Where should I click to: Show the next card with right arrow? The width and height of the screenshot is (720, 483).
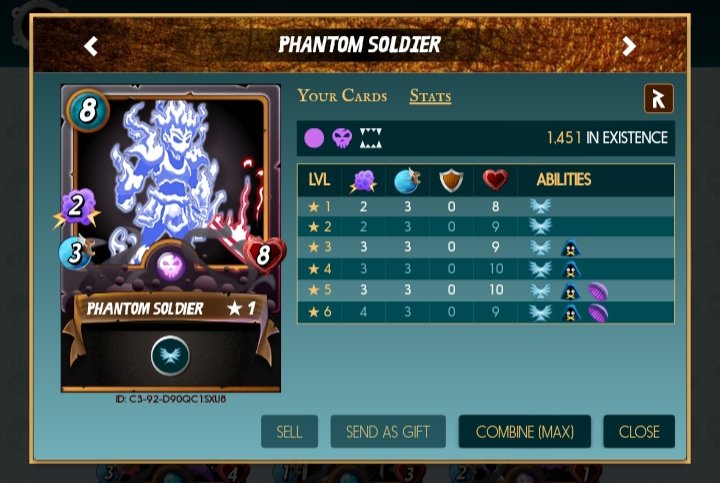(629, 45)
